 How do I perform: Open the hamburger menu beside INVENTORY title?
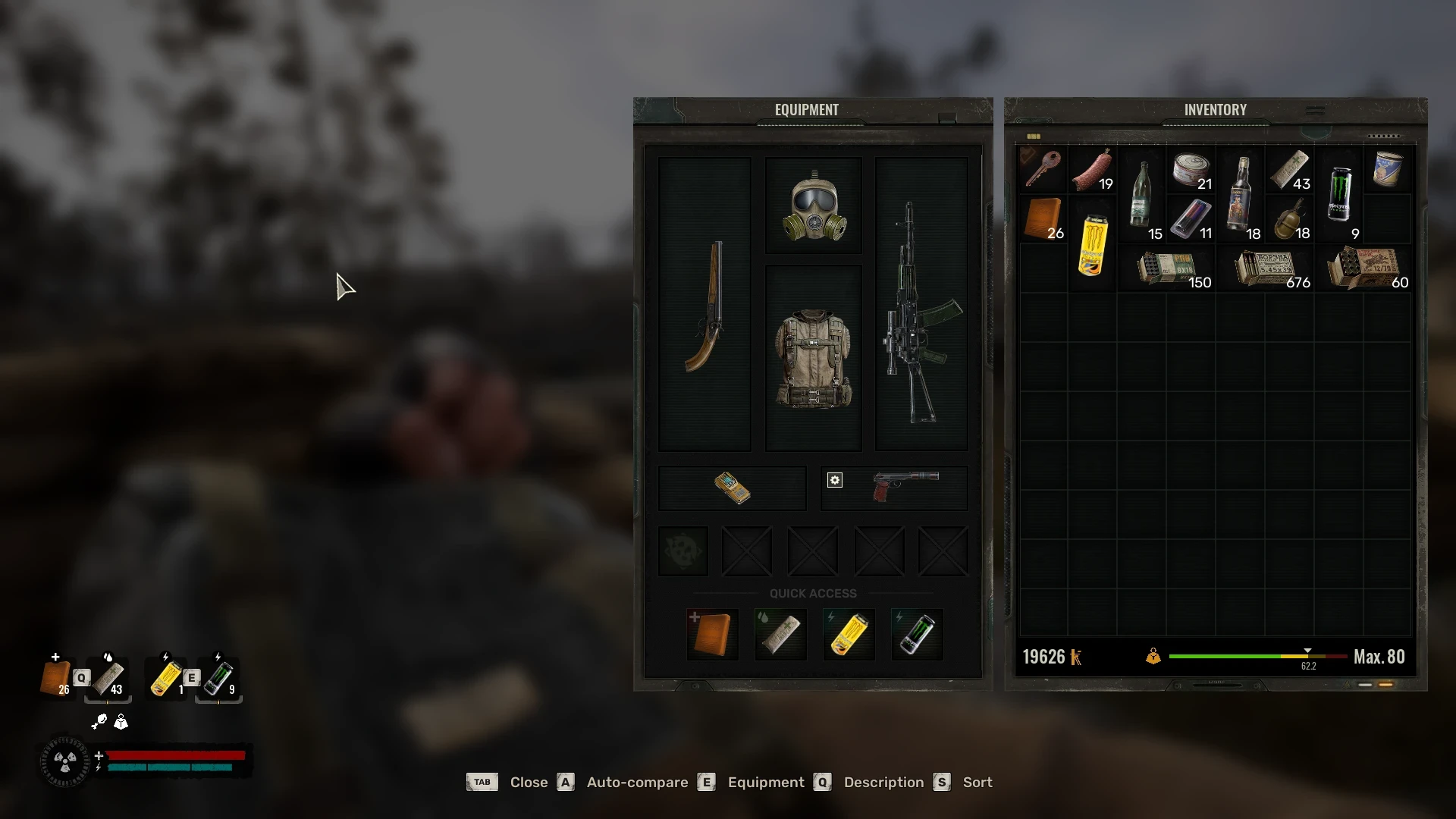click(1314, 109)
